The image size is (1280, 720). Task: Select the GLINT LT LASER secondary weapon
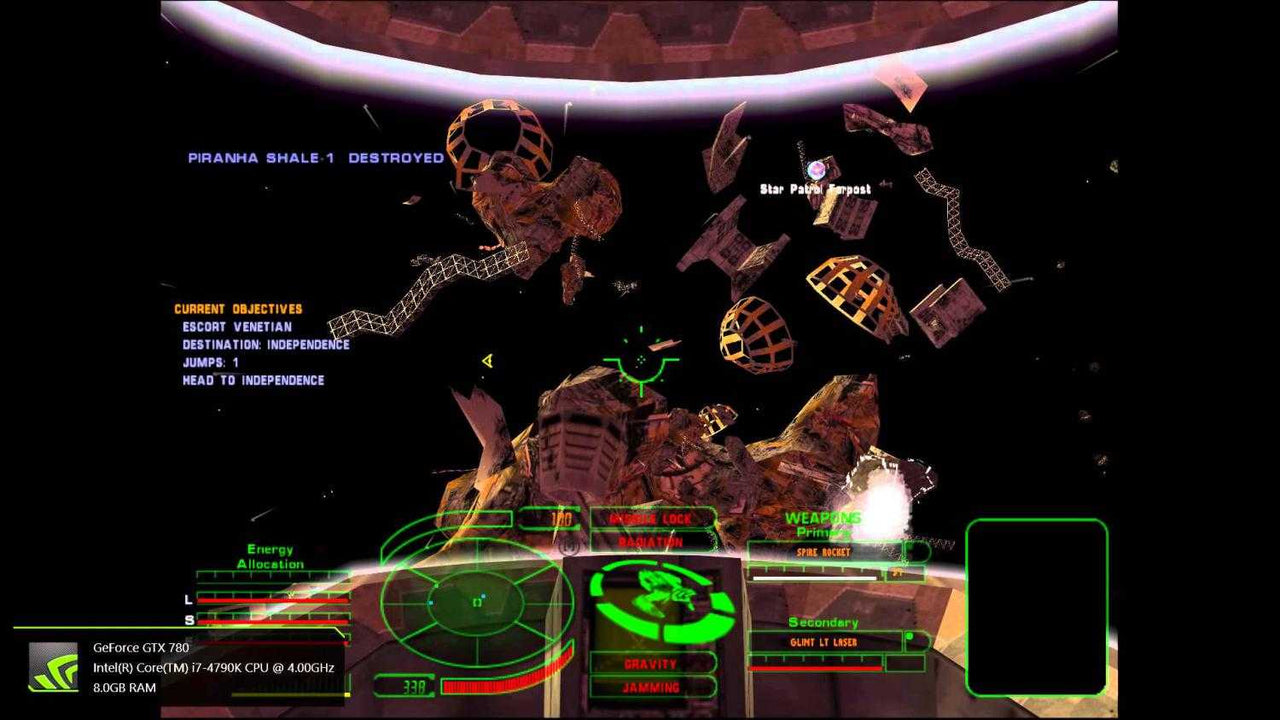click(x=824, y=641)
